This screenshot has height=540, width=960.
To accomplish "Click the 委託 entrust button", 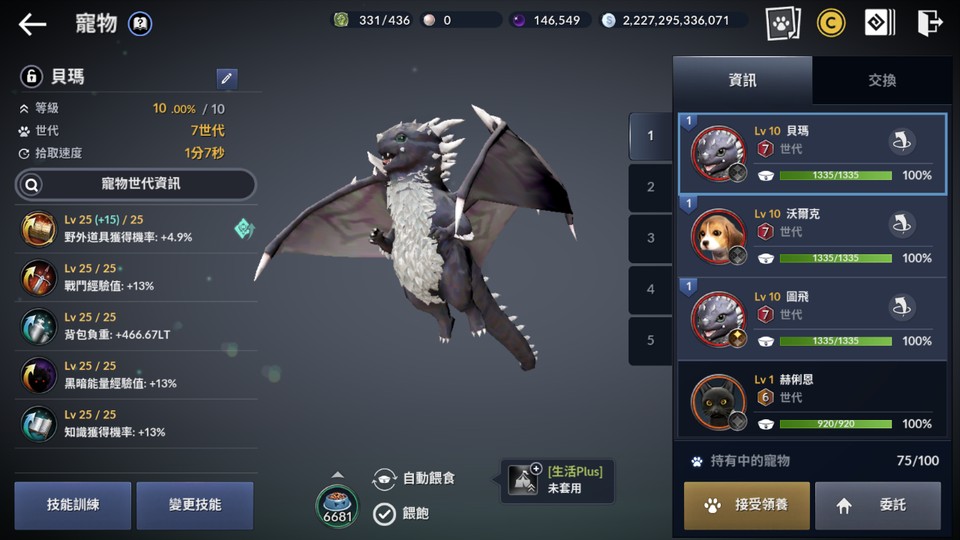I will click(x=877, y=505).
